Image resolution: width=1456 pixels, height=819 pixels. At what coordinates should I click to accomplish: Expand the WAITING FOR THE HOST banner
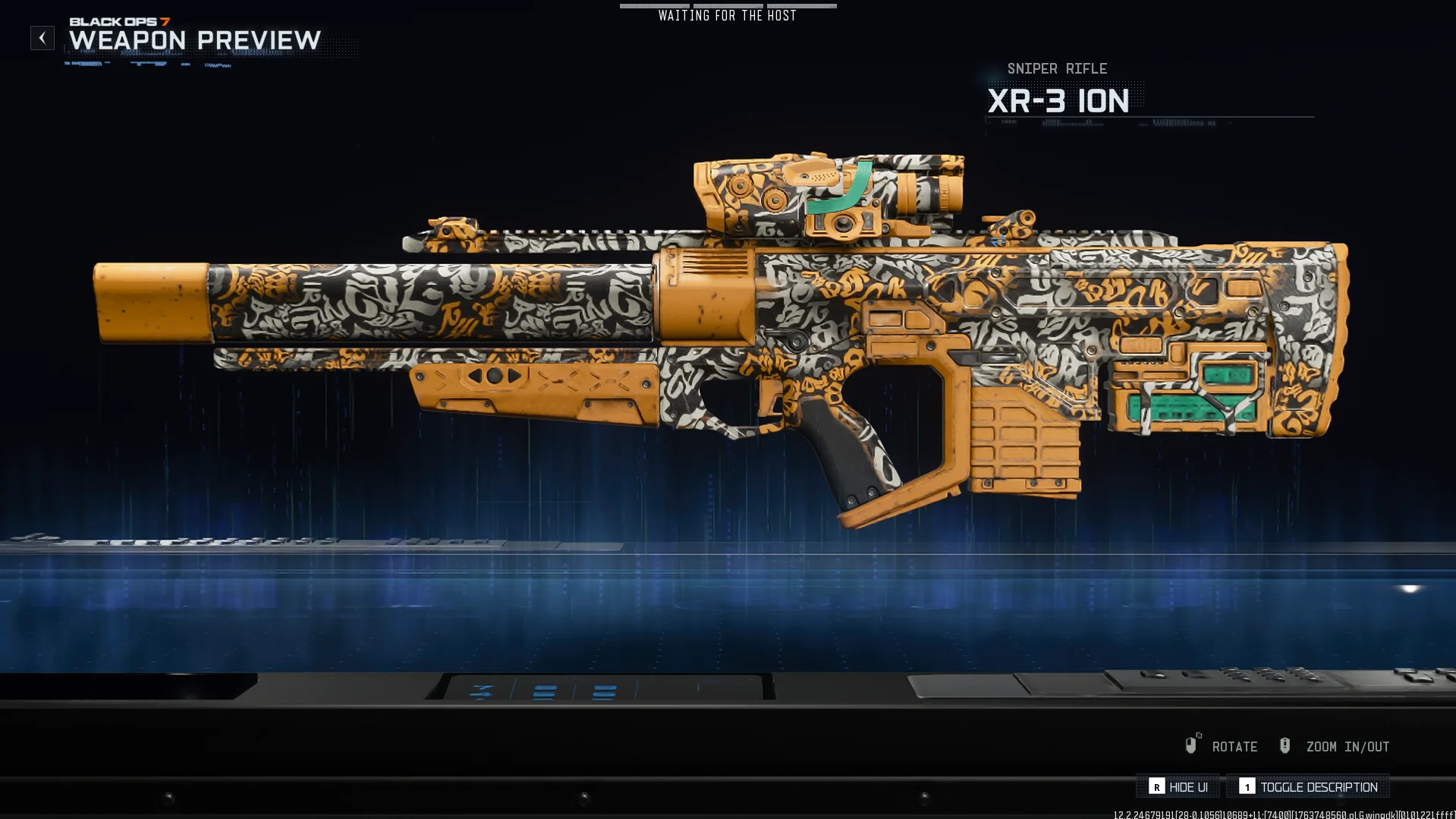[727, 14]
